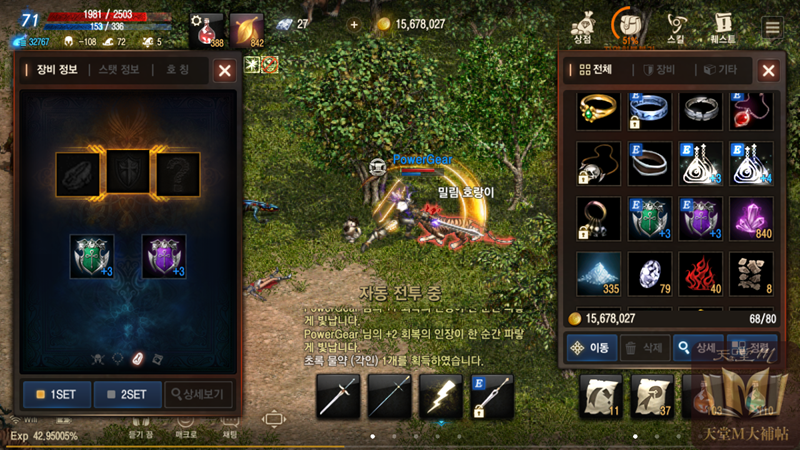This screenshot has height=450, width=800.
Task: Choose the red flame item in inventory
Action: [x=701, y=272]
